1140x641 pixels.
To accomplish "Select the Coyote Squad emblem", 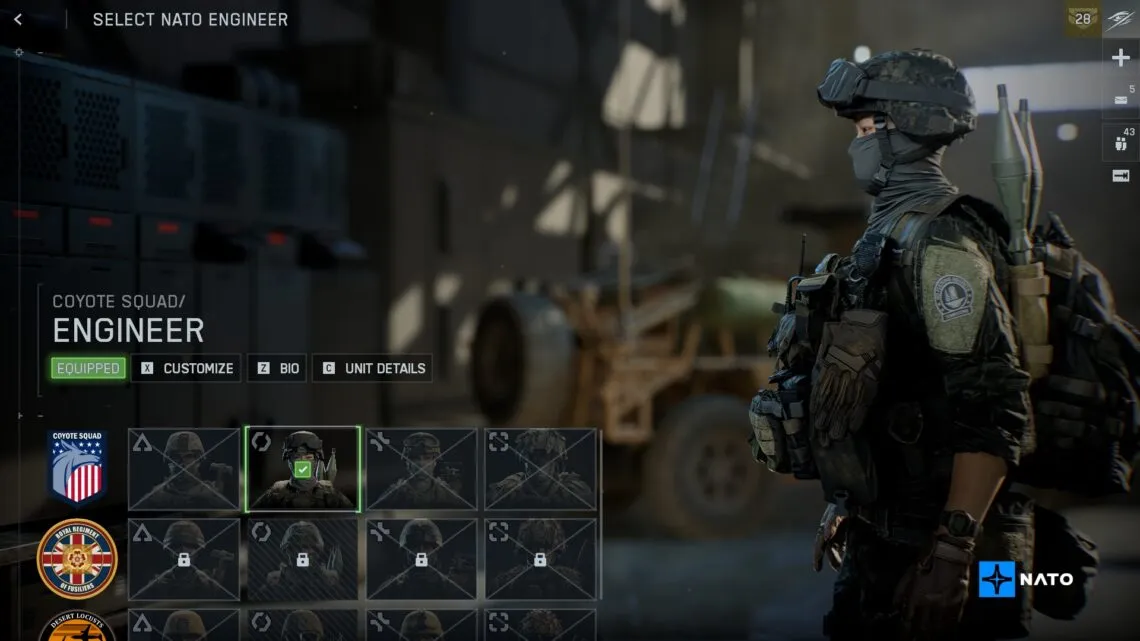I will pyautogui.click(x=77, y=467).
